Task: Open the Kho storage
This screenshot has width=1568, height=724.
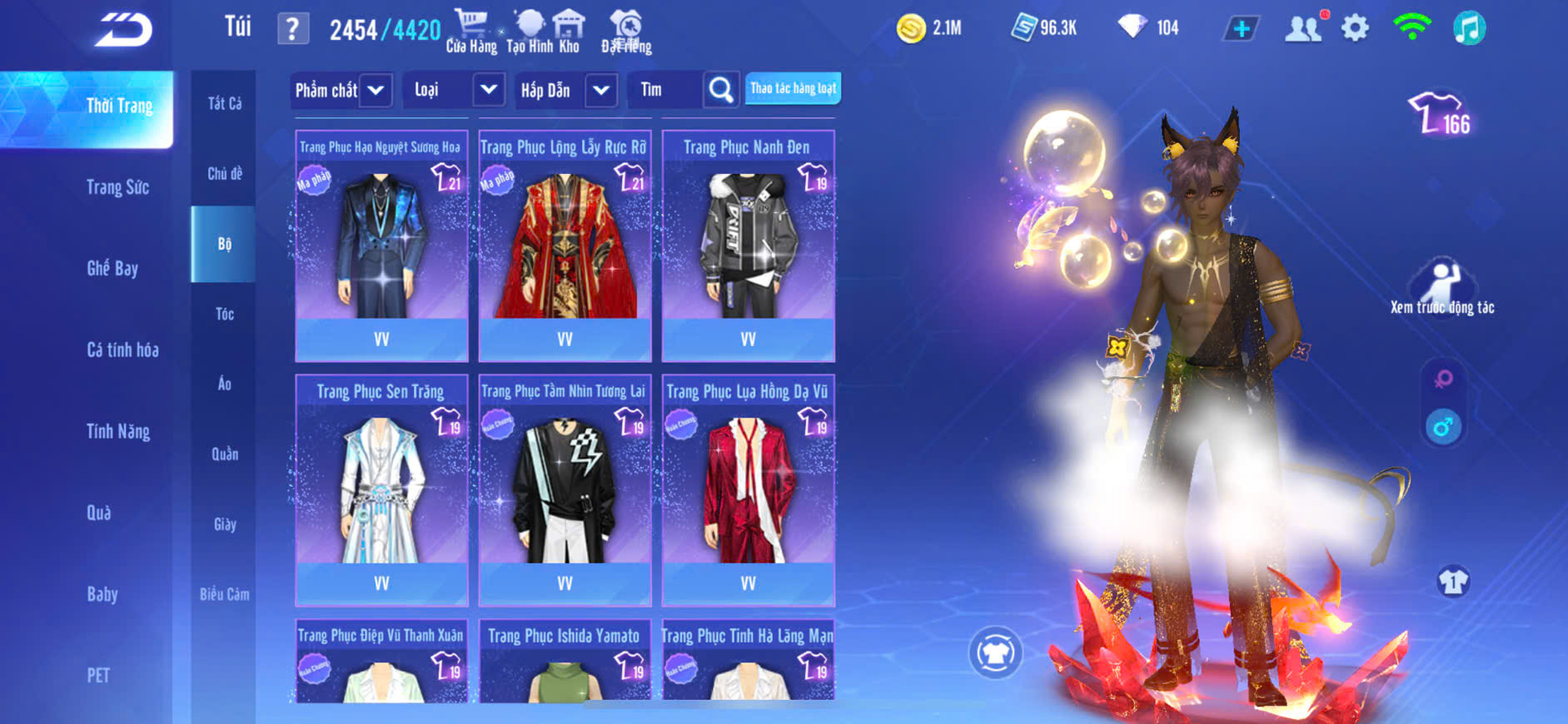Action: pyautogui.click(x=569, y=32)
